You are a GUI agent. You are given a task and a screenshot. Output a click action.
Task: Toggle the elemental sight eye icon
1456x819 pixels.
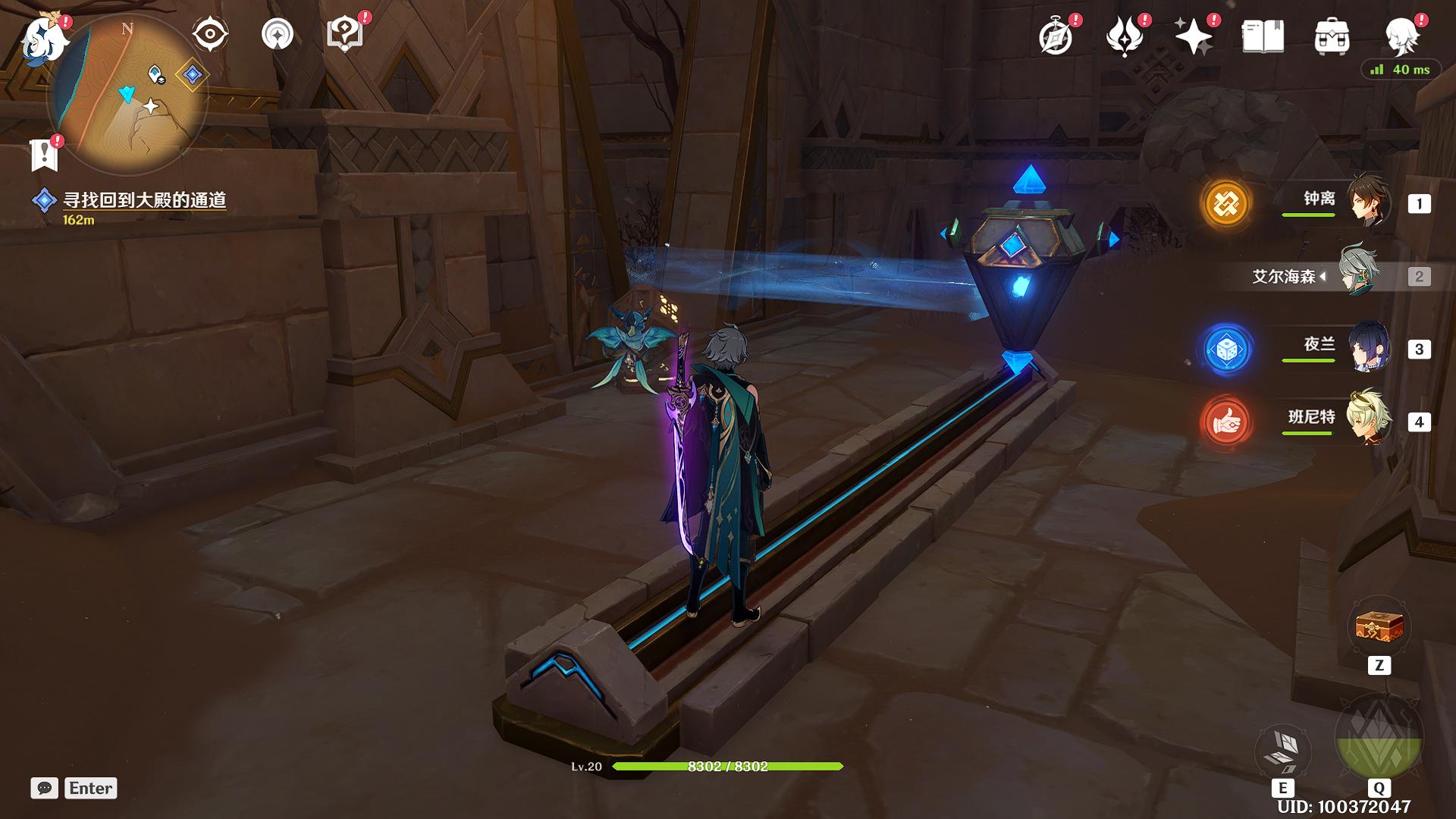(x=210, y=34)
